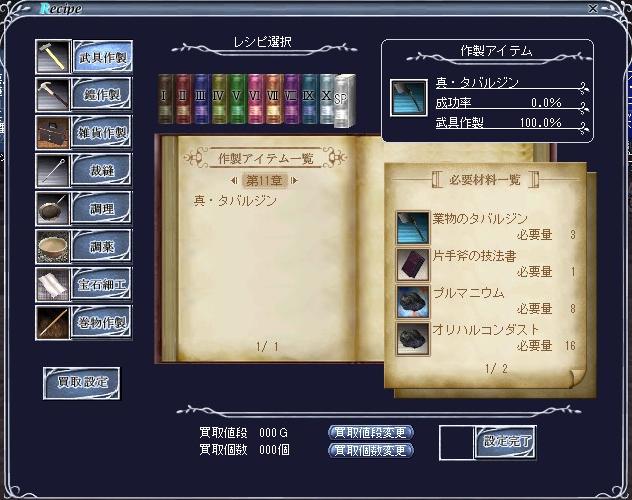Click the 買取設定 purchase settings button
The width and height of the screenshot is (632, 500).
click(x=81, y=381)
